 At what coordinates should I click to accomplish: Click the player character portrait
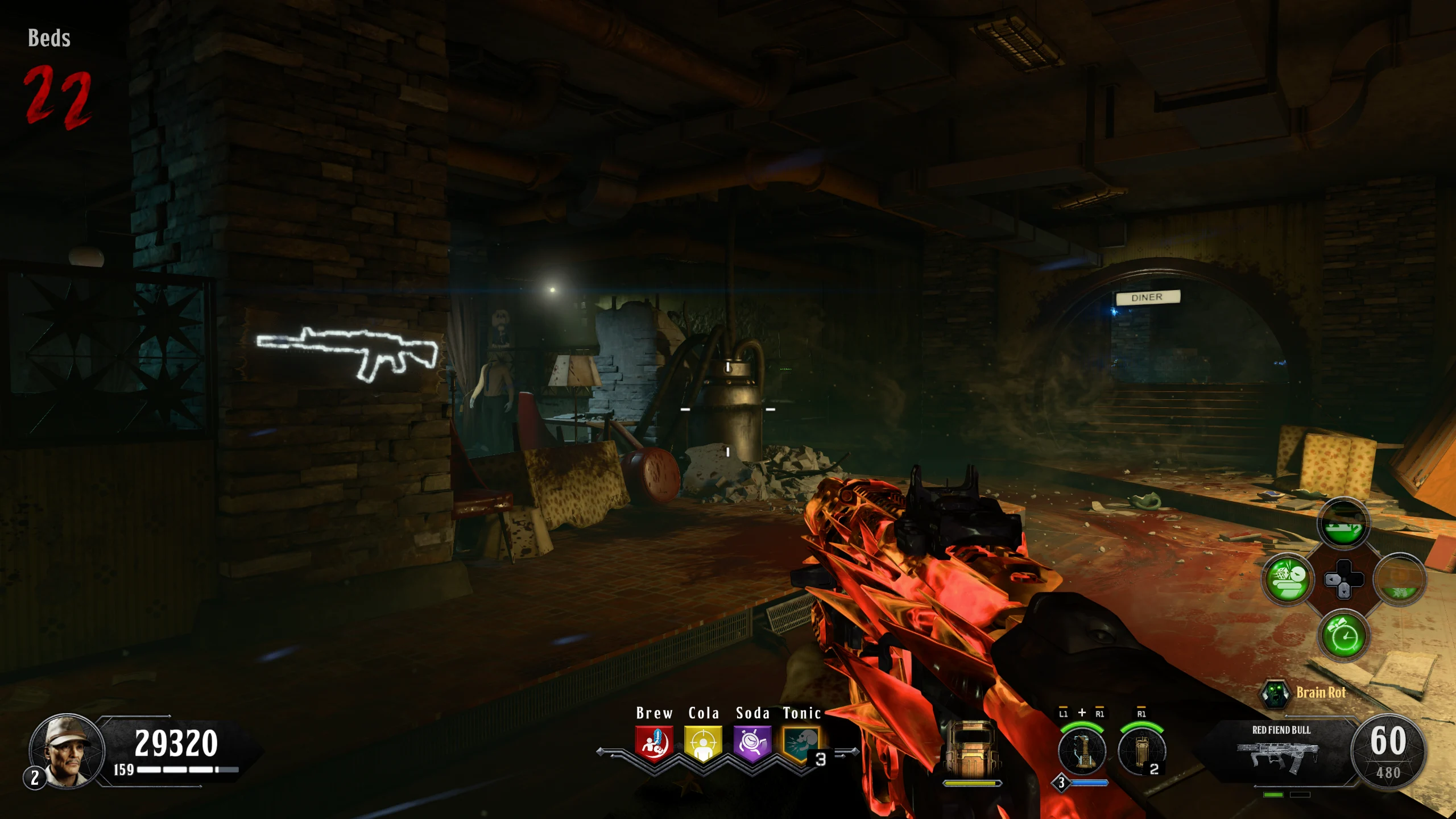(67, 751)
